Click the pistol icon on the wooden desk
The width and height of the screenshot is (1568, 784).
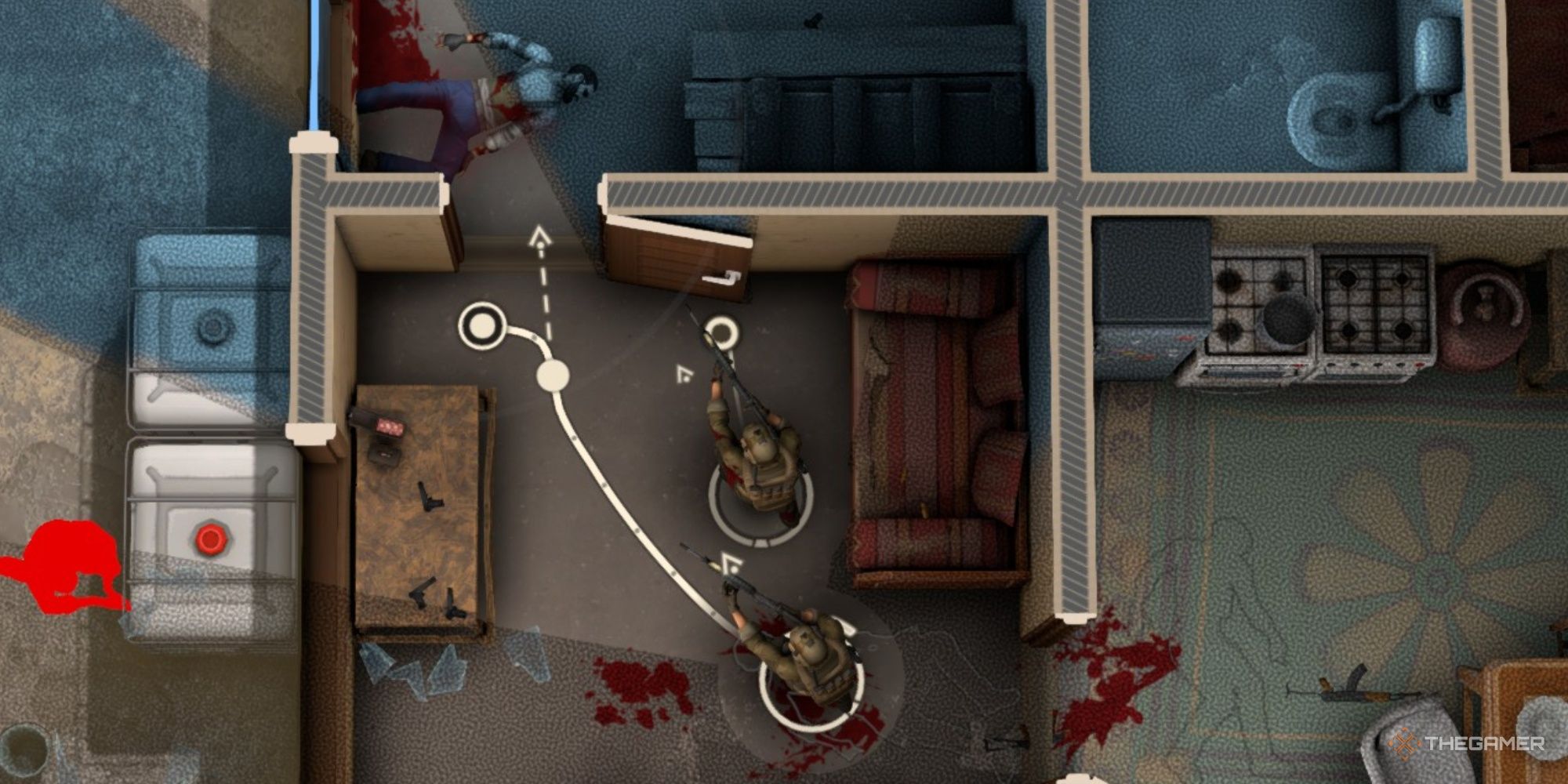[430, 496]
